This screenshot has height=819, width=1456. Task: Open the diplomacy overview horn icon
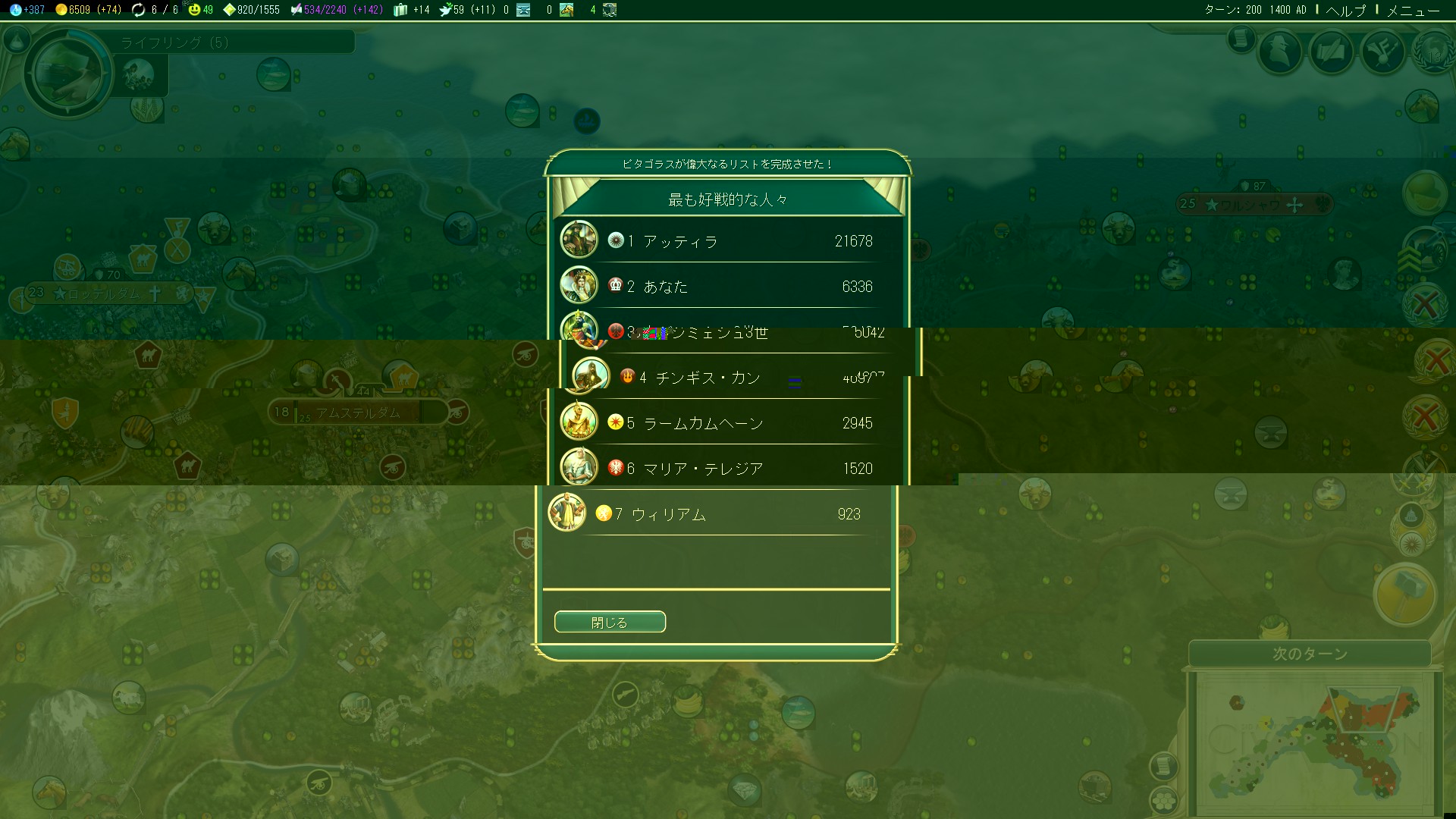1382,52
